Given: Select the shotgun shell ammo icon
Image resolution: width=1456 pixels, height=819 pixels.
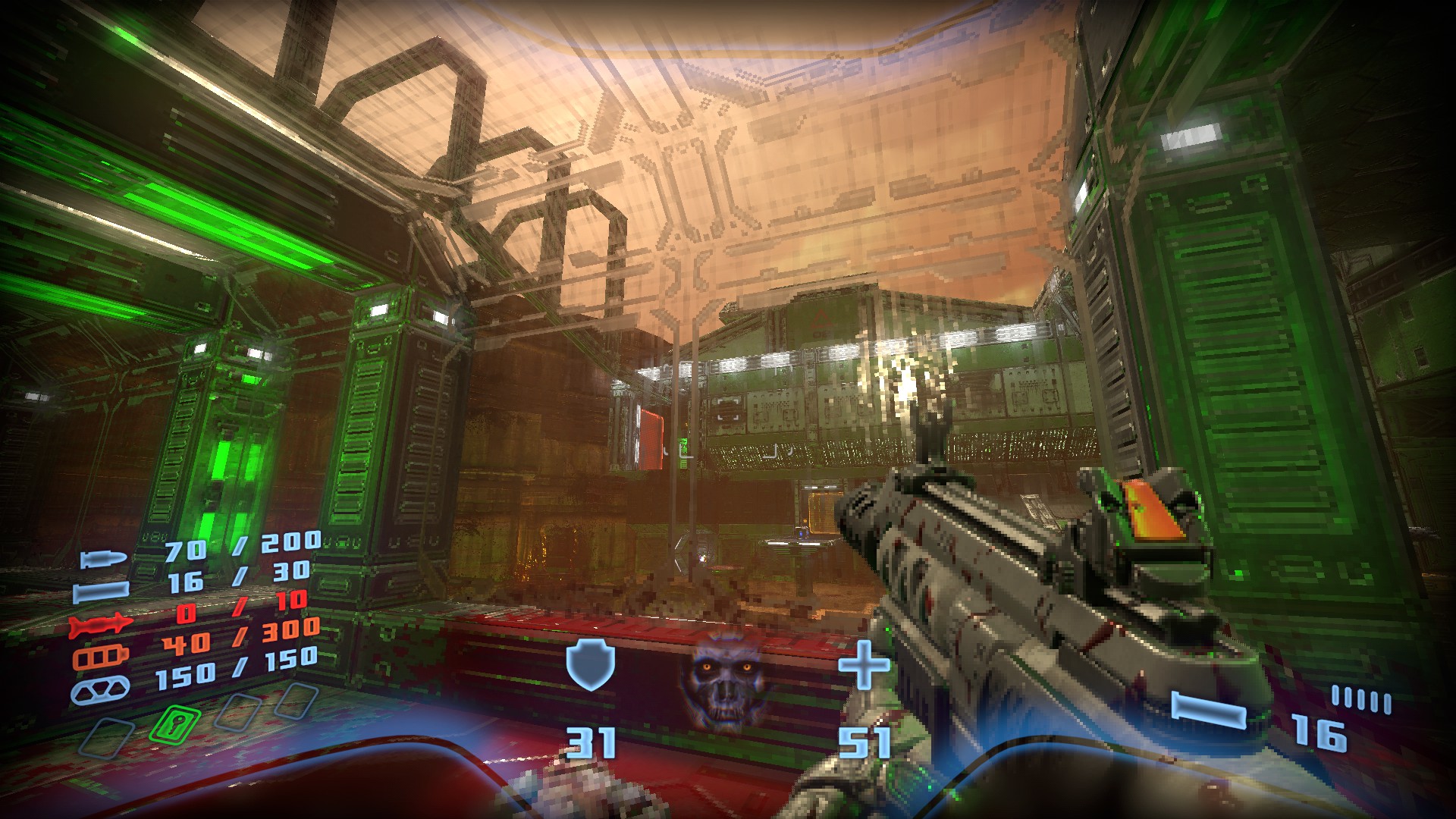Looking at the screenshot, I should (101, 590).
